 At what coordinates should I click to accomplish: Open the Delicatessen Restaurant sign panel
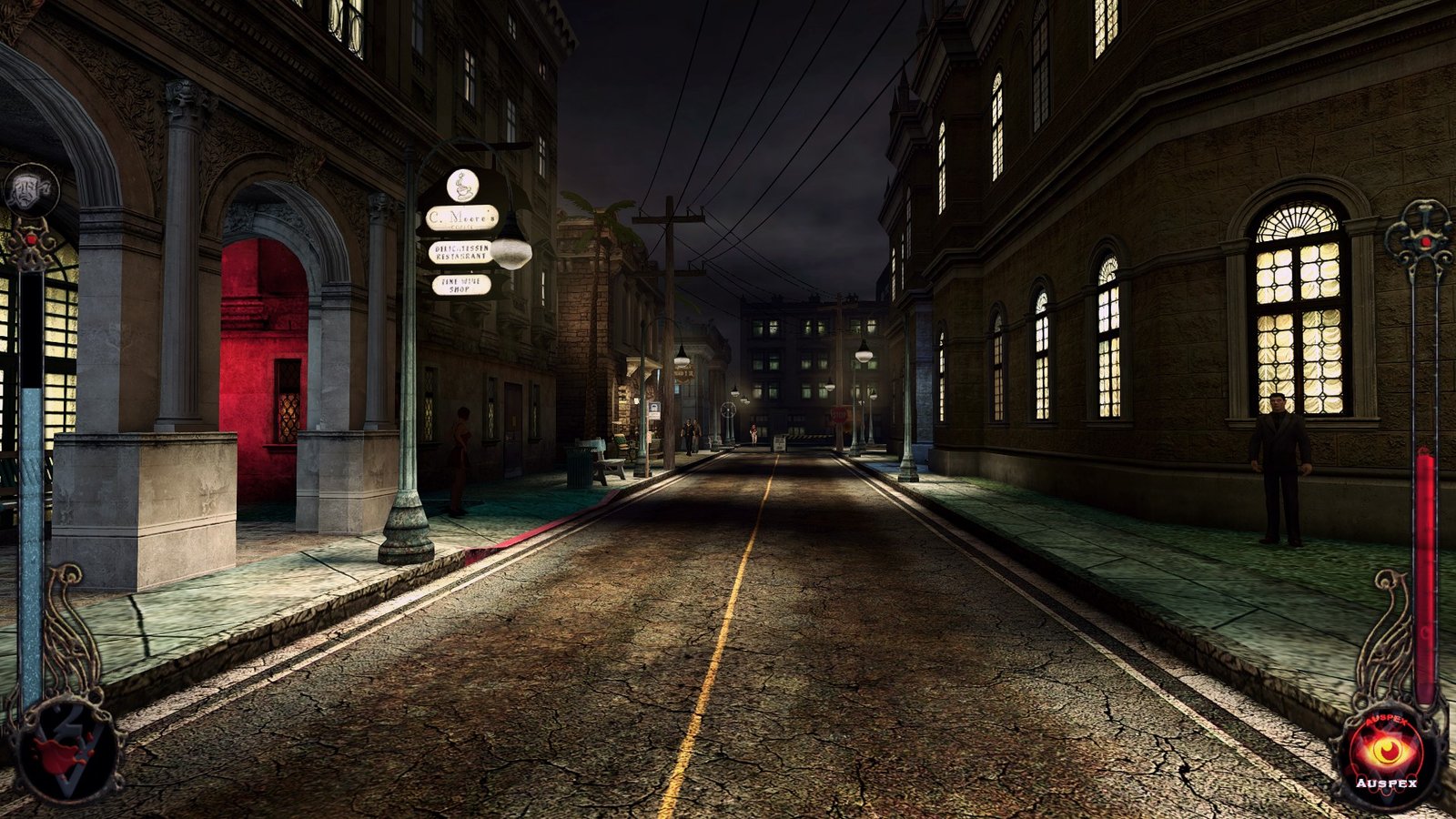(460, 252)
